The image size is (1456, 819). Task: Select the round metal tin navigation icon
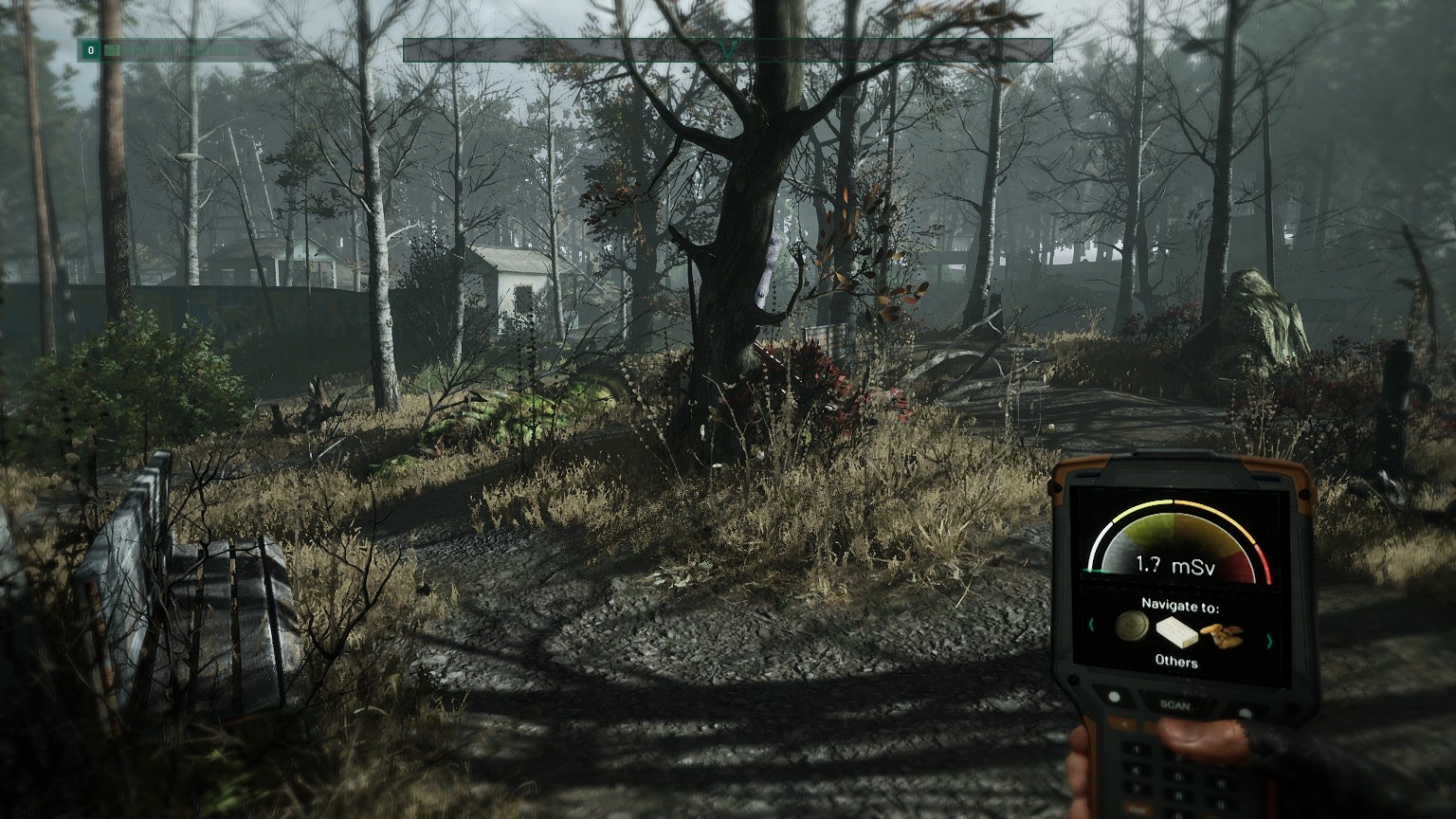click(x=1132, y=627)
